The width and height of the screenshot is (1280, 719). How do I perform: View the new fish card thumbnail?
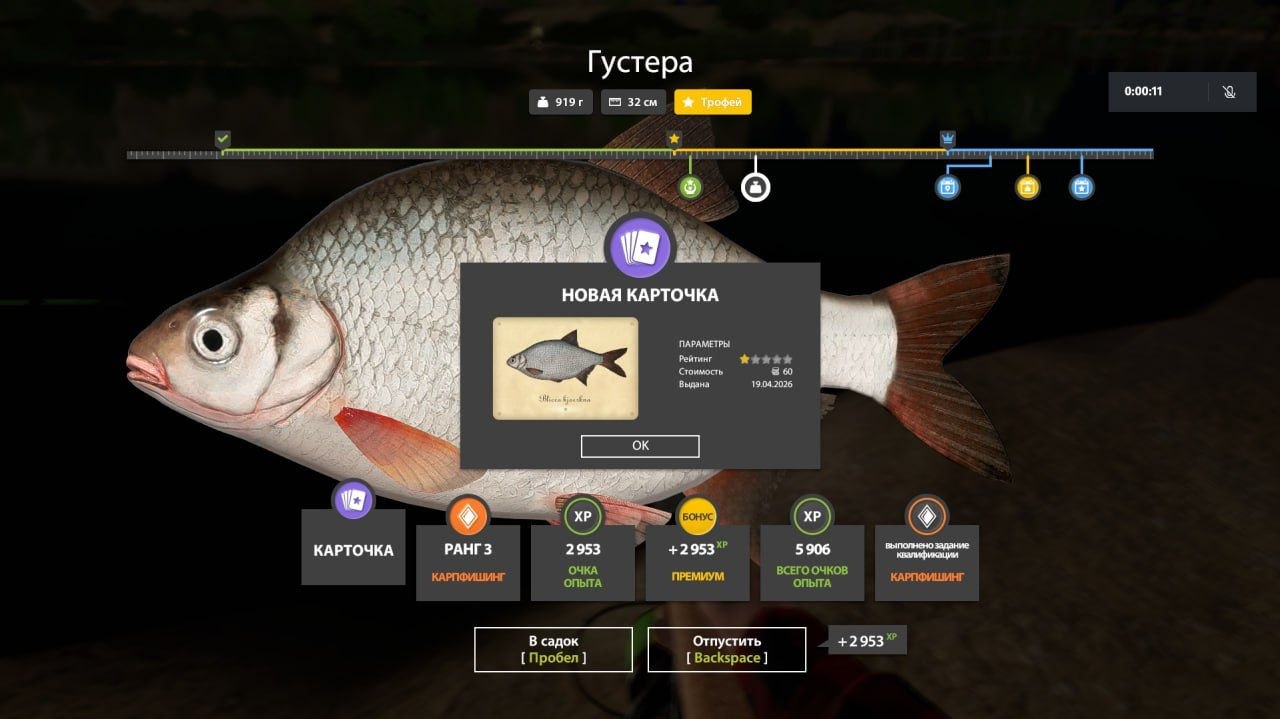[x=565, y=368]
